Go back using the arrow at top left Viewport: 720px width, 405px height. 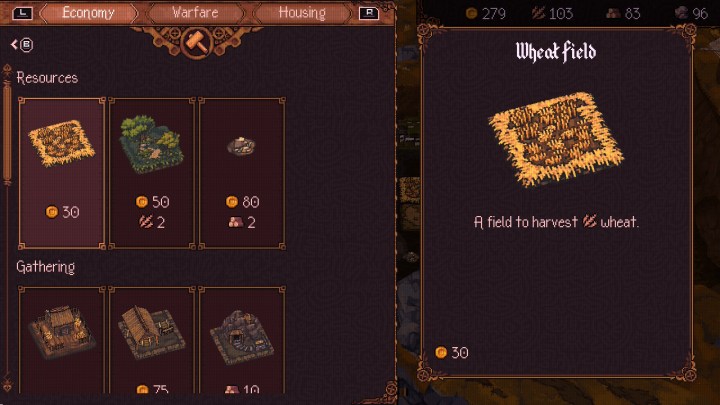pyautogui.click(x=21, y=45)
